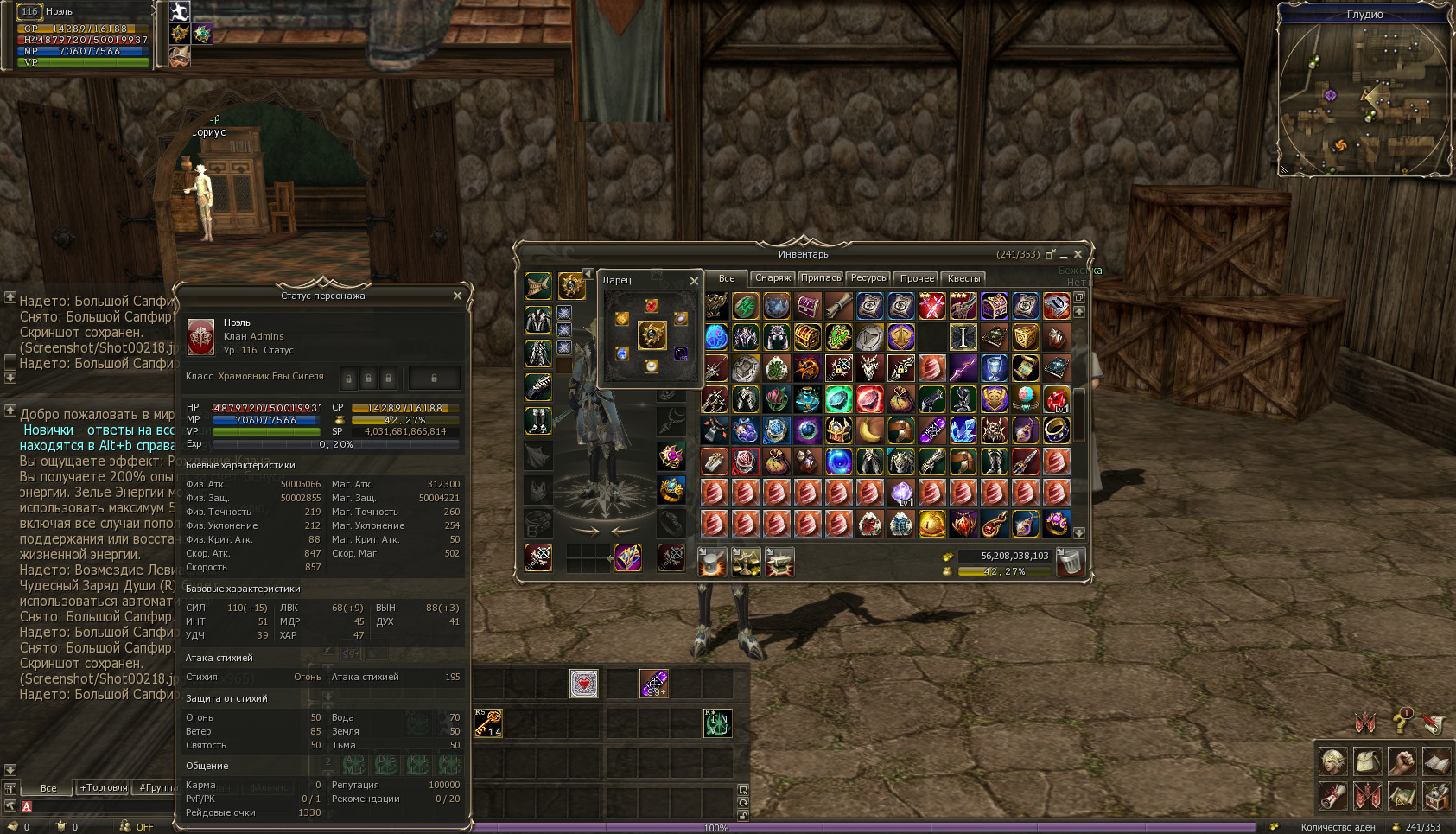Switch to the Все chat tab
The width and height of the screenshot is (1456, 834).
[48, 787]
